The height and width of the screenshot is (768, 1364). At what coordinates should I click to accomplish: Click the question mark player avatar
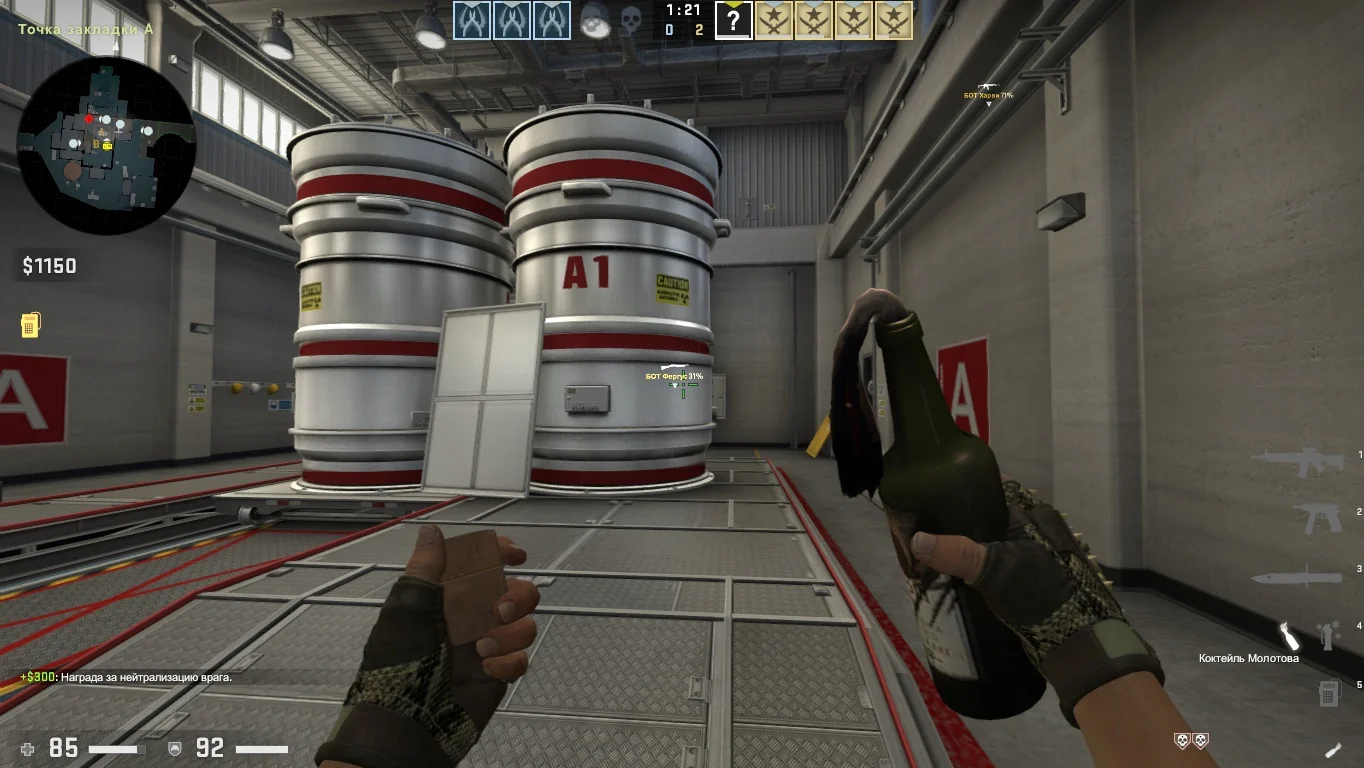coord(733,20)
